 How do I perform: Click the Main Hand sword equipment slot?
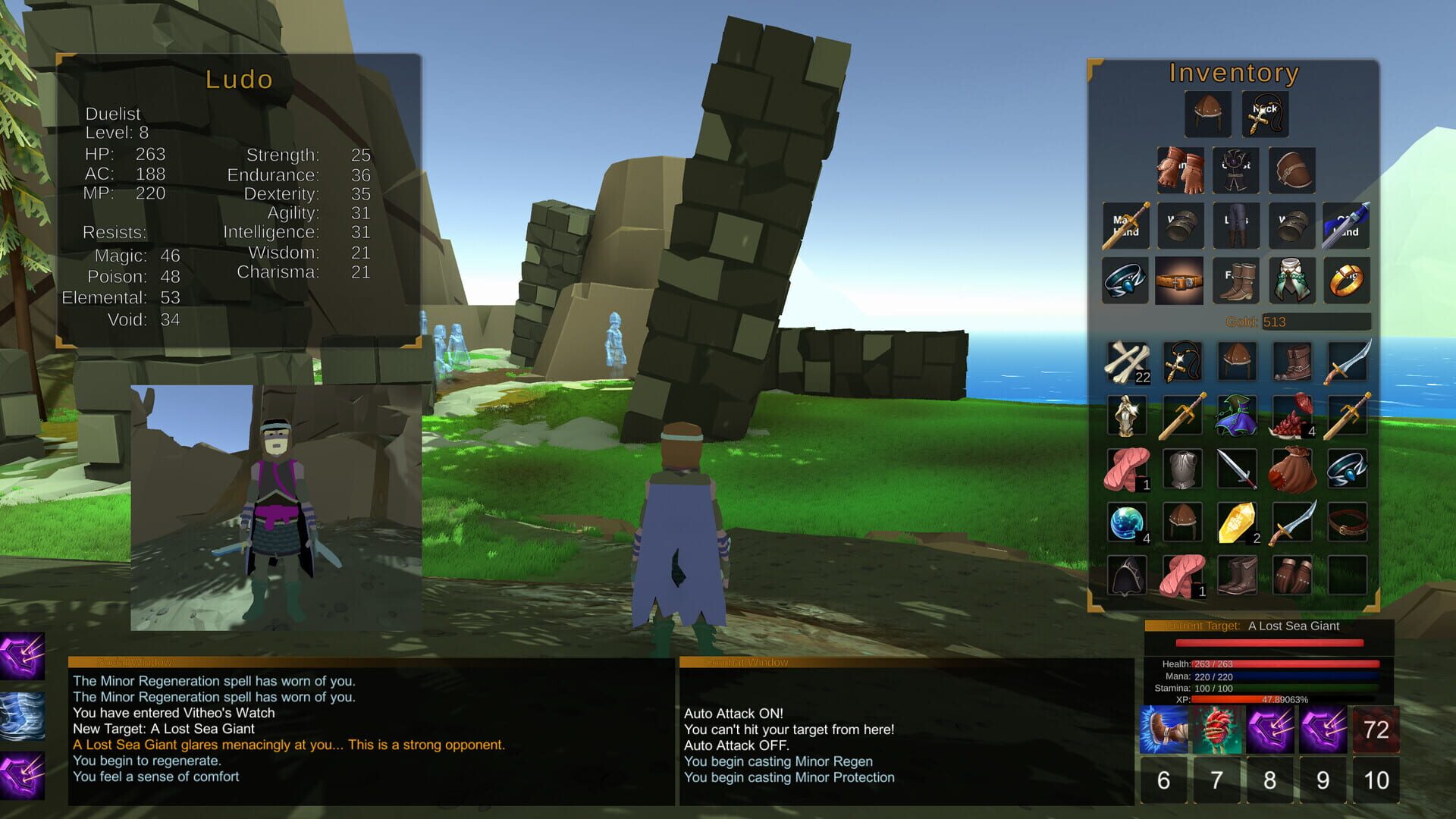(x=1125, y=225)
